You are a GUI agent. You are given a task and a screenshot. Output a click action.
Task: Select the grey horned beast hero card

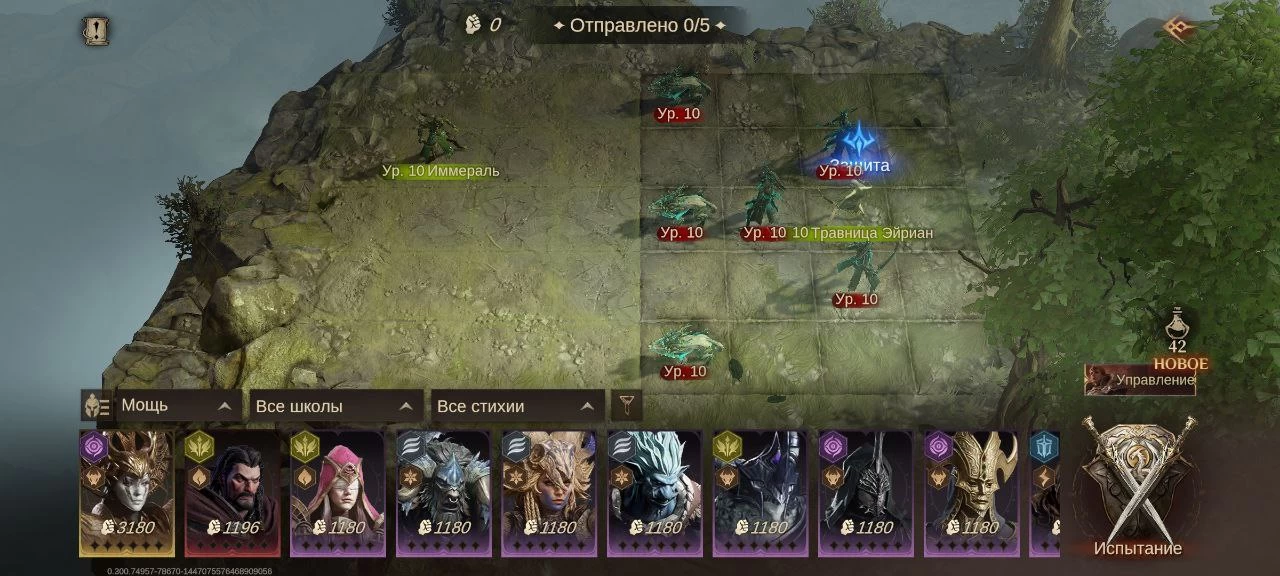coord(444,492)
